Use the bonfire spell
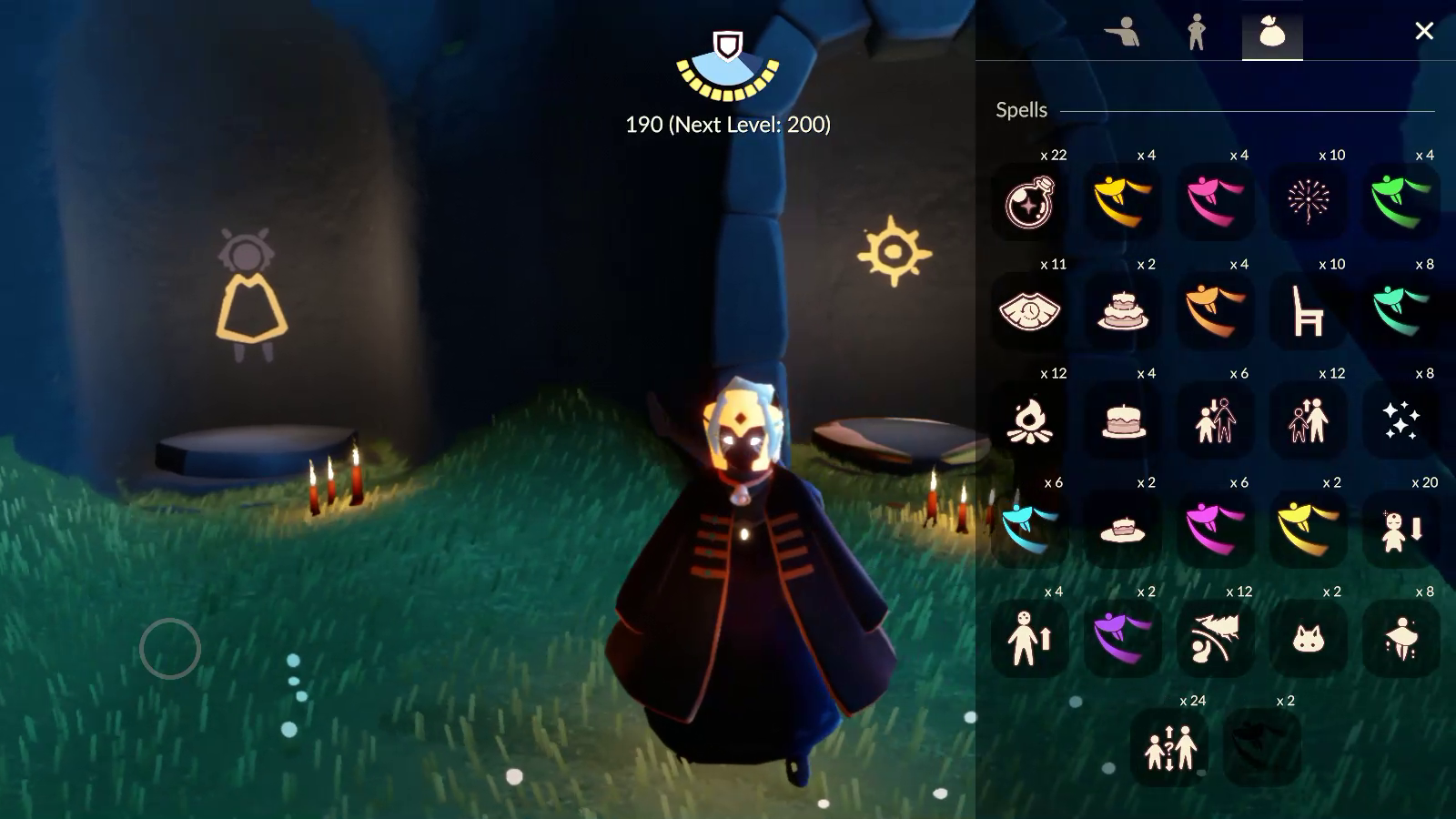The width and height of the screenshot is (1456, 819). tap(1029, 420)
